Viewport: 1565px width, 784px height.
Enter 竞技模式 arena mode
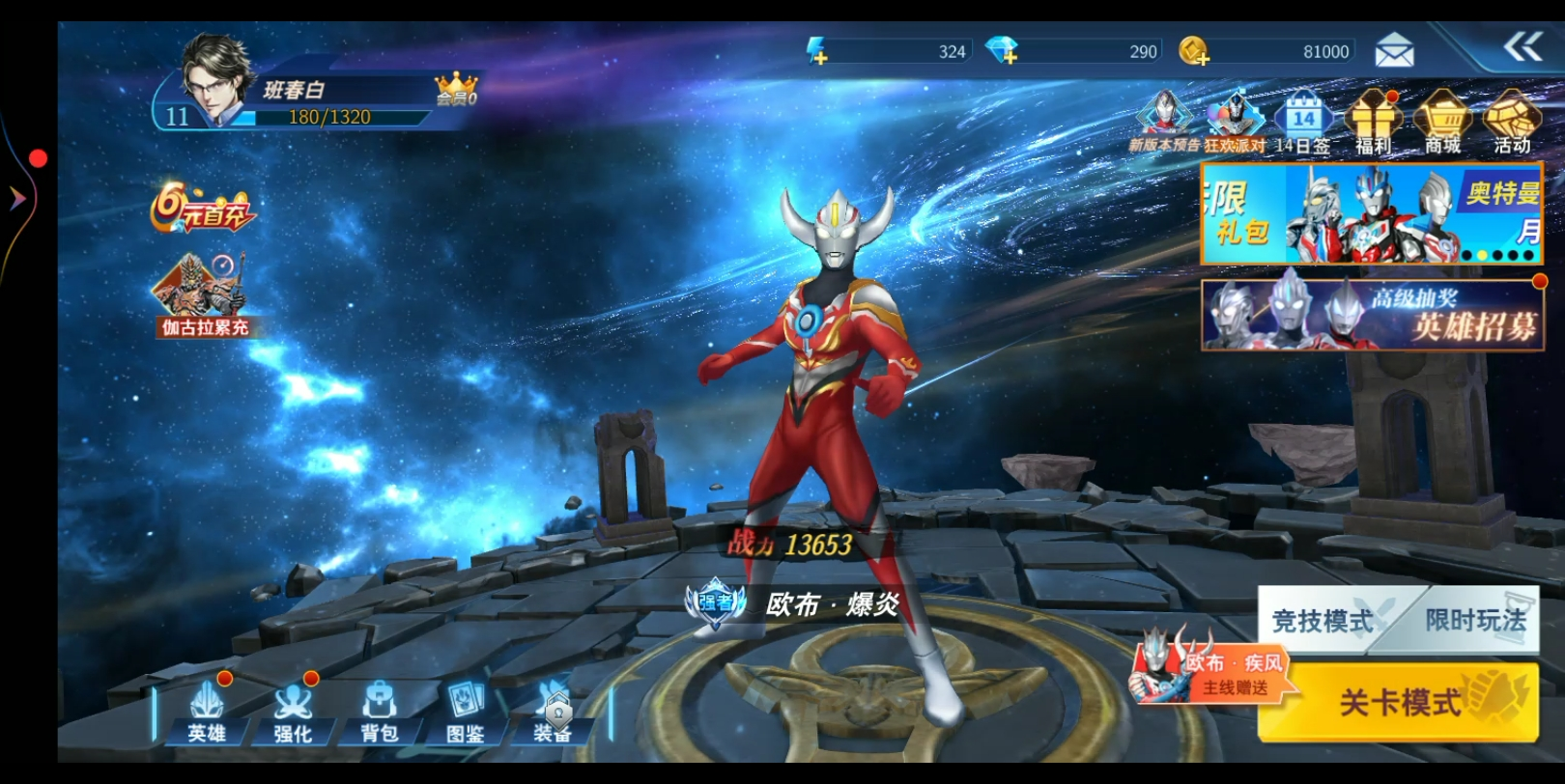(x=1323, y=620)
